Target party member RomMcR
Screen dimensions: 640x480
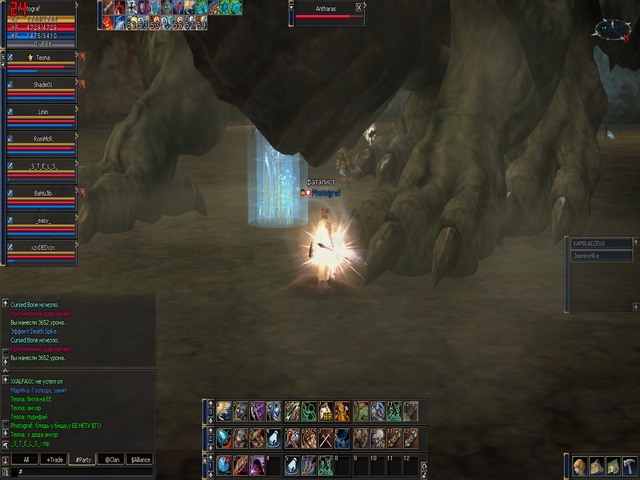coord(41,139)
